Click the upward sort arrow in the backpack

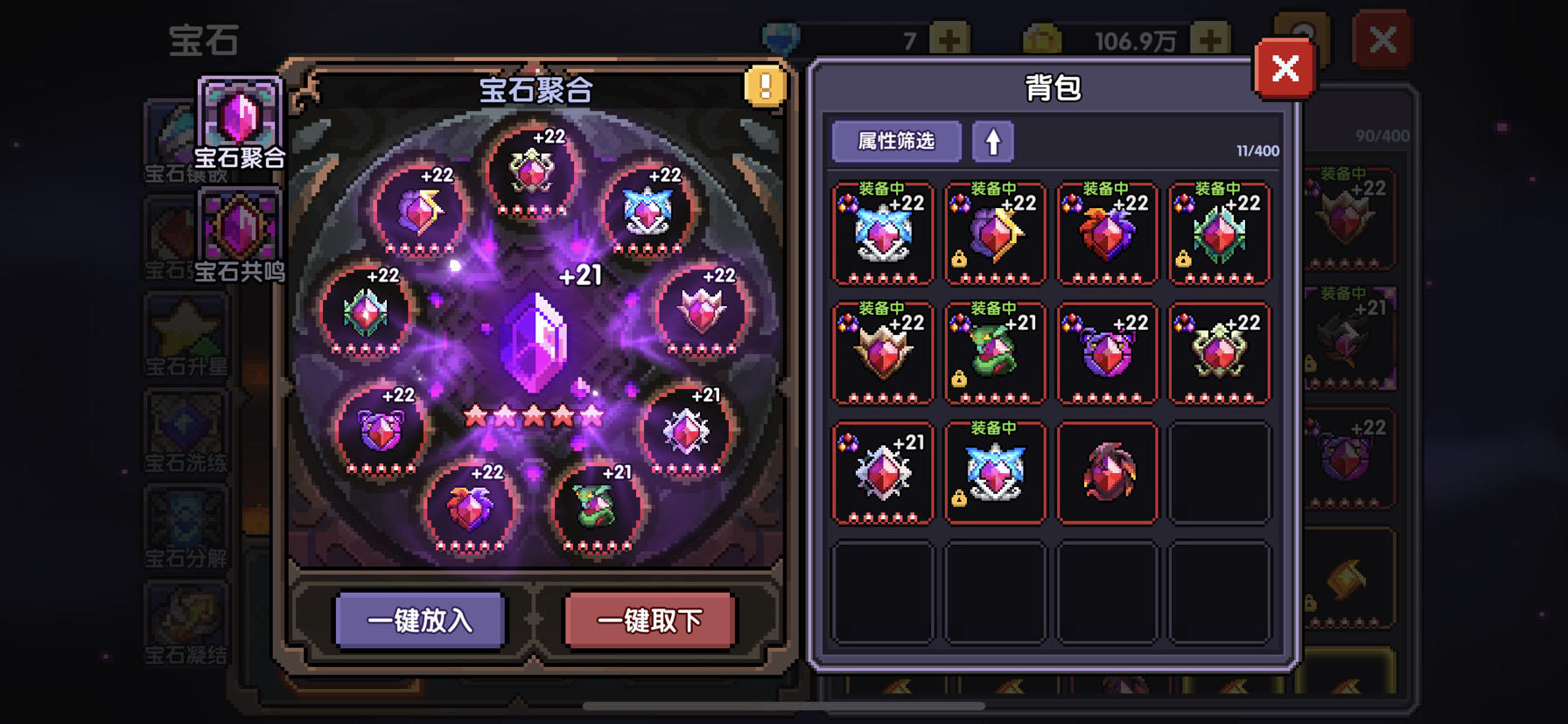993,141
